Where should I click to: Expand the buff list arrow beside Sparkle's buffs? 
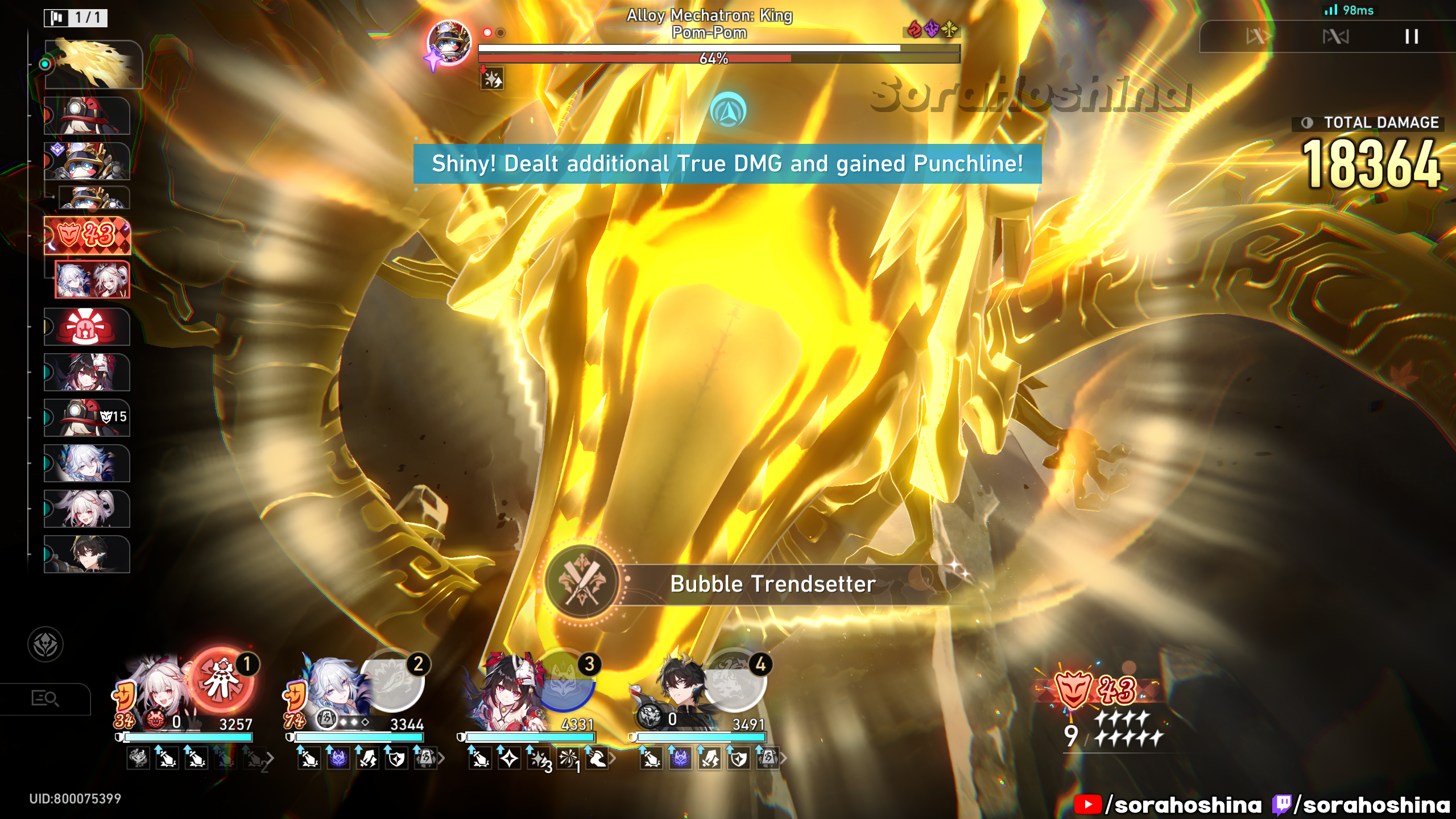(x=613, y=758)
